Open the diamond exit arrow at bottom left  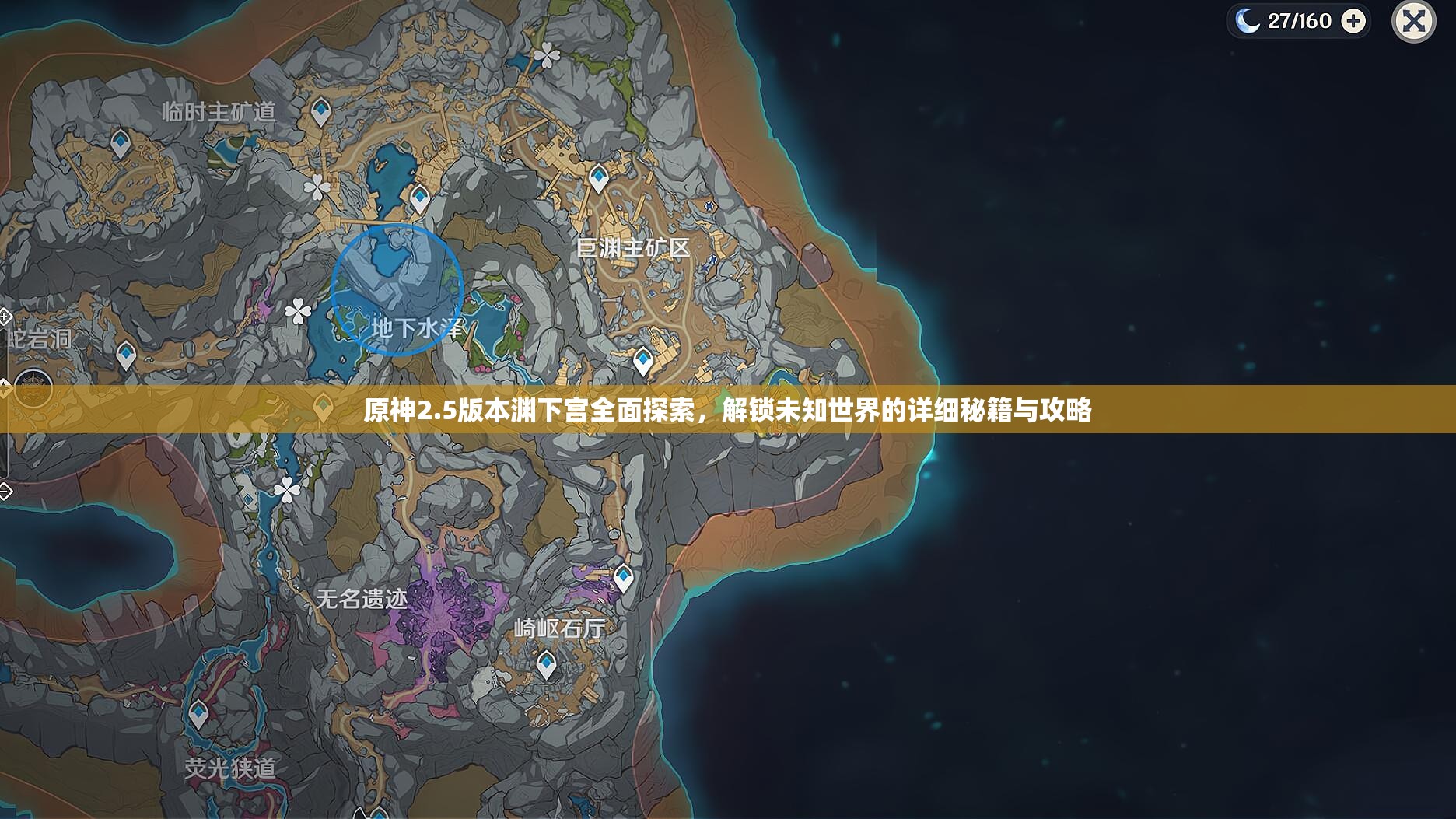5,491
